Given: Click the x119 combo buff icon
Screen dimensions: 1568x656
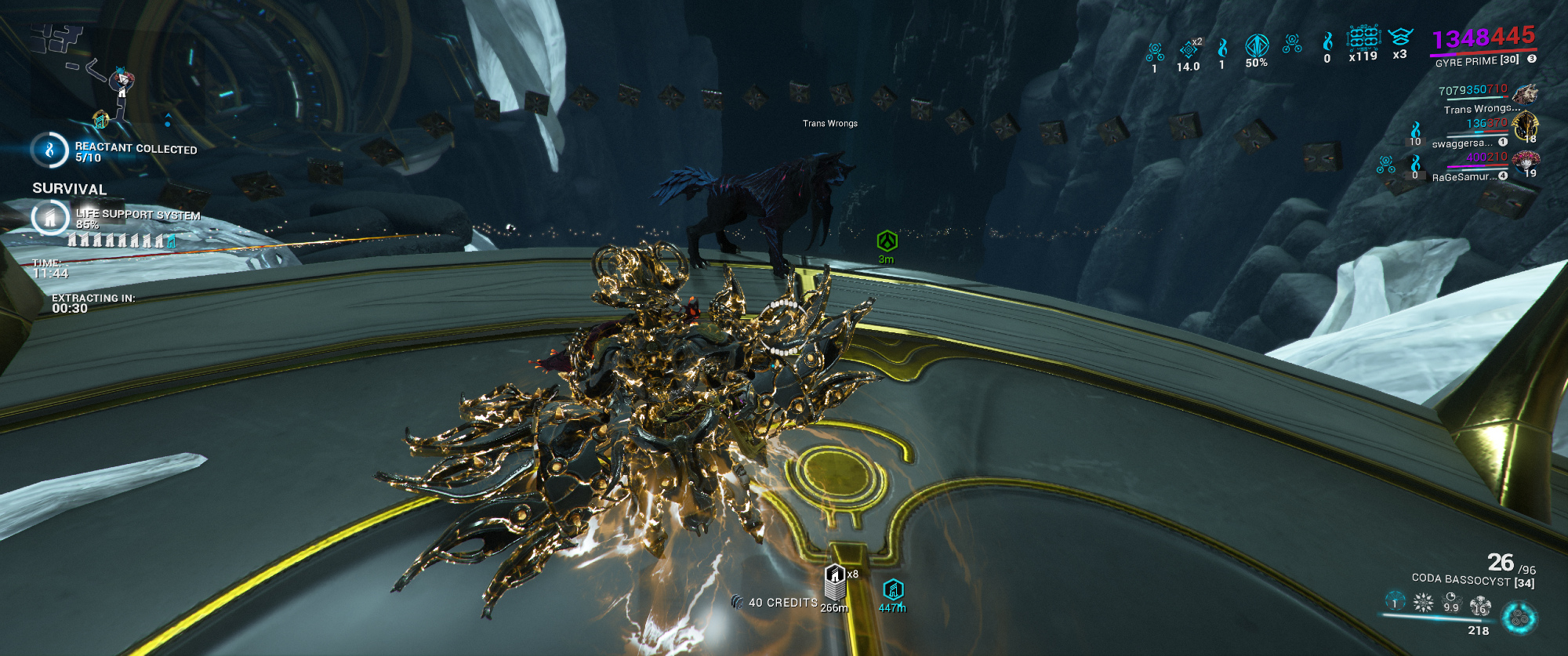Looking at the screenshot, I should coord(1363,38).
